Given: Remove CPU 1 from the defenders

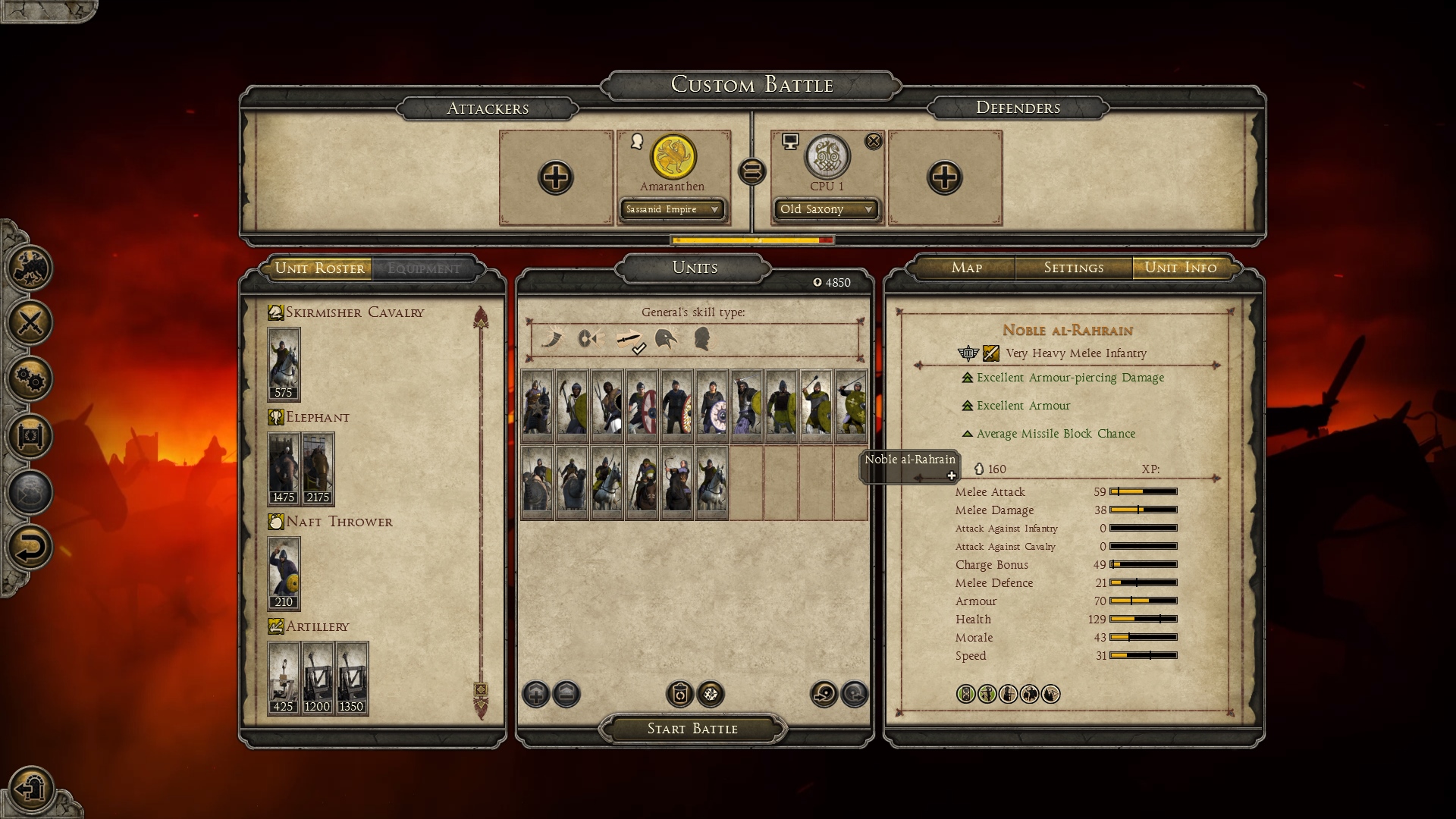Looking at the screenshot, I should click(x=874, y=141).
